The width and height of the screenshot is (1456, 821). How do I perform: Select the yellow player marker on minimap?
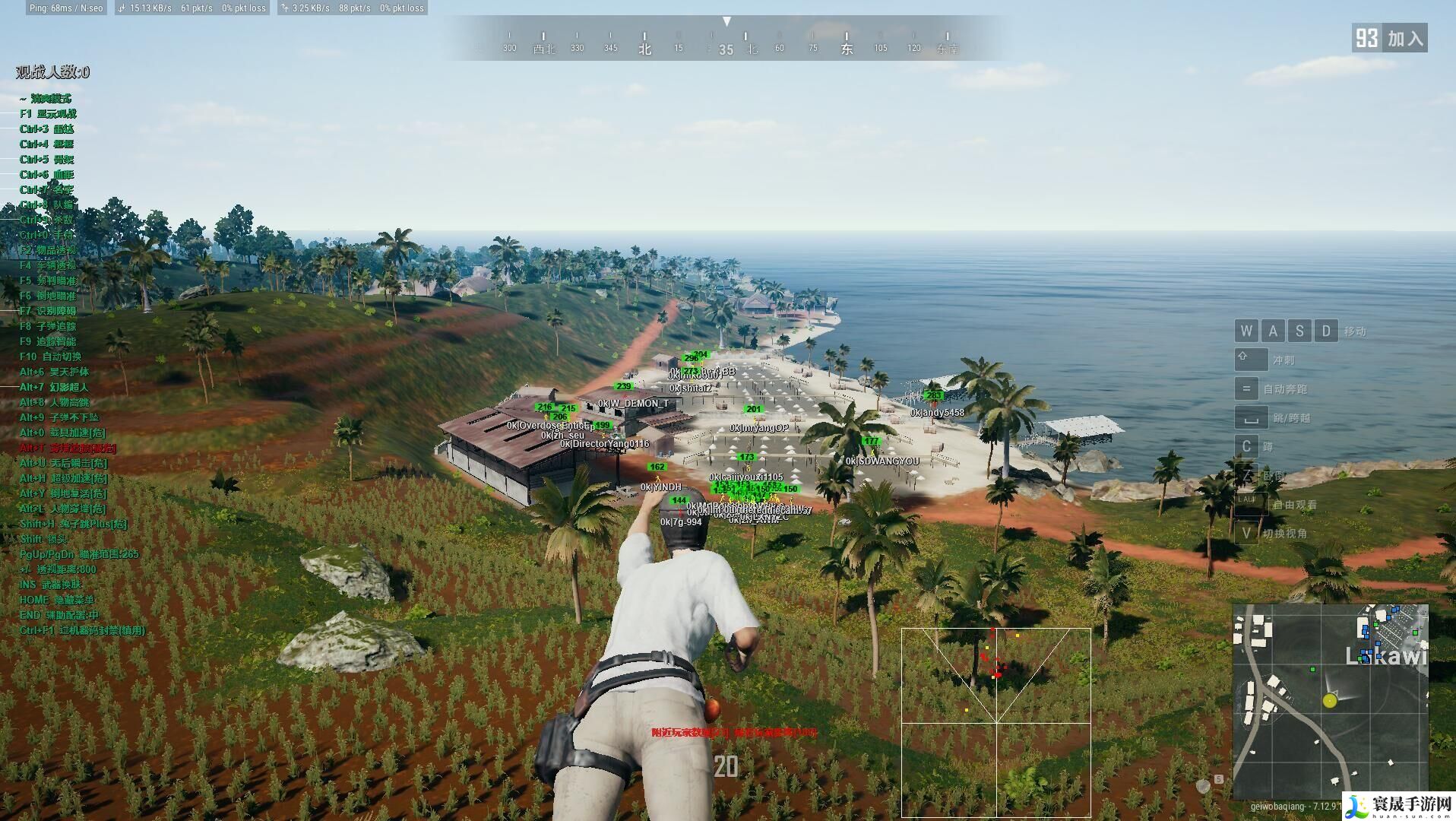1329,701
